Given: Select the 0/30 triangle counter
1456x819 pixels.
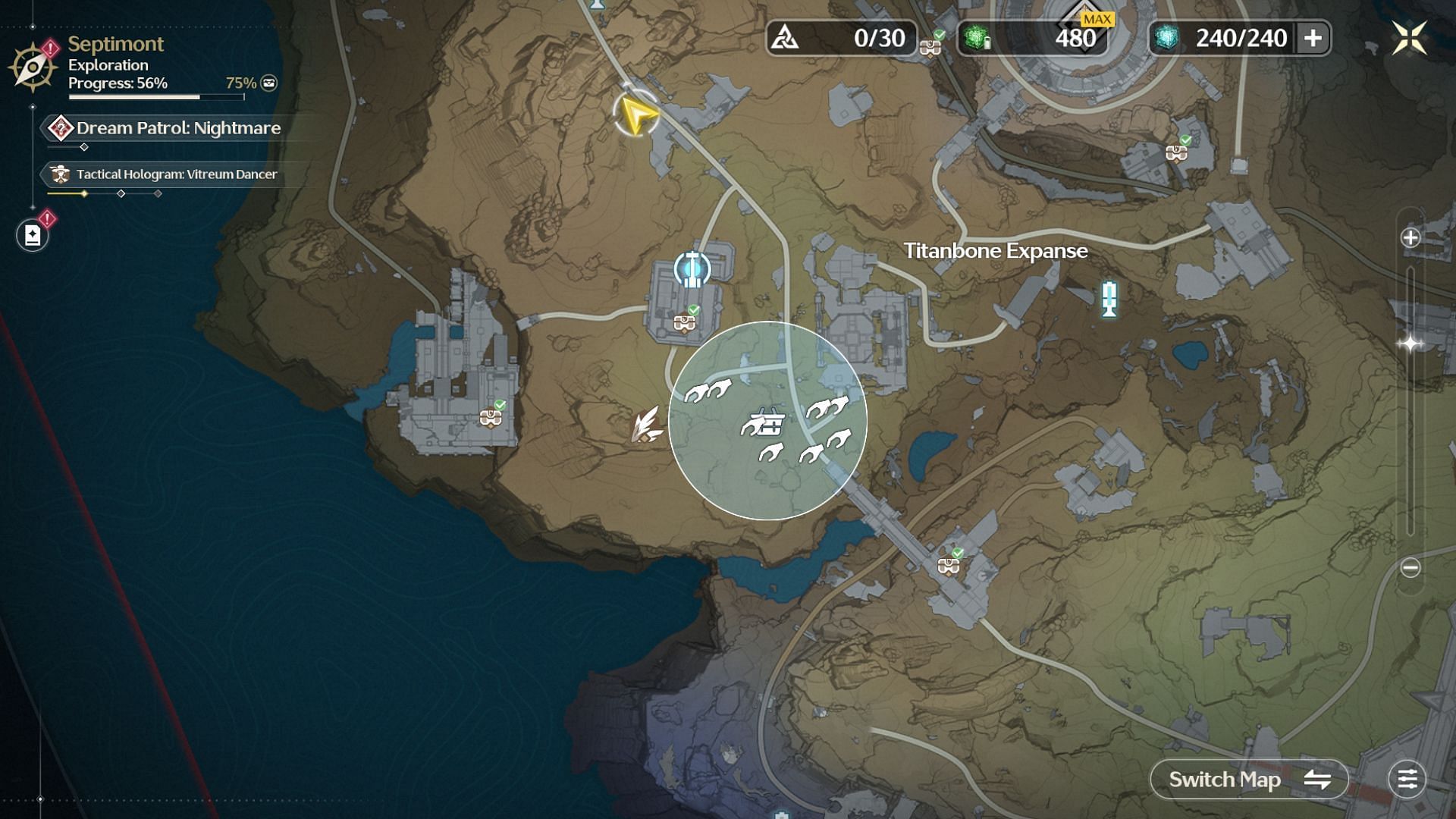Looking at the screenshot, I should 841,38.
